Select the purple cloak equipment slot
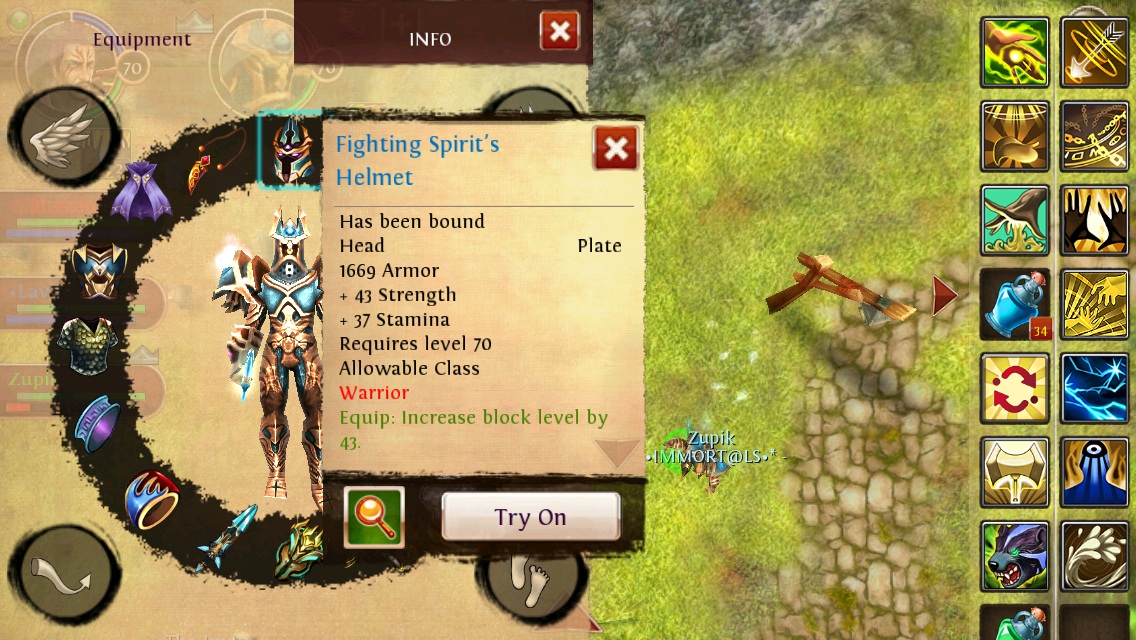 click(141, 191)
